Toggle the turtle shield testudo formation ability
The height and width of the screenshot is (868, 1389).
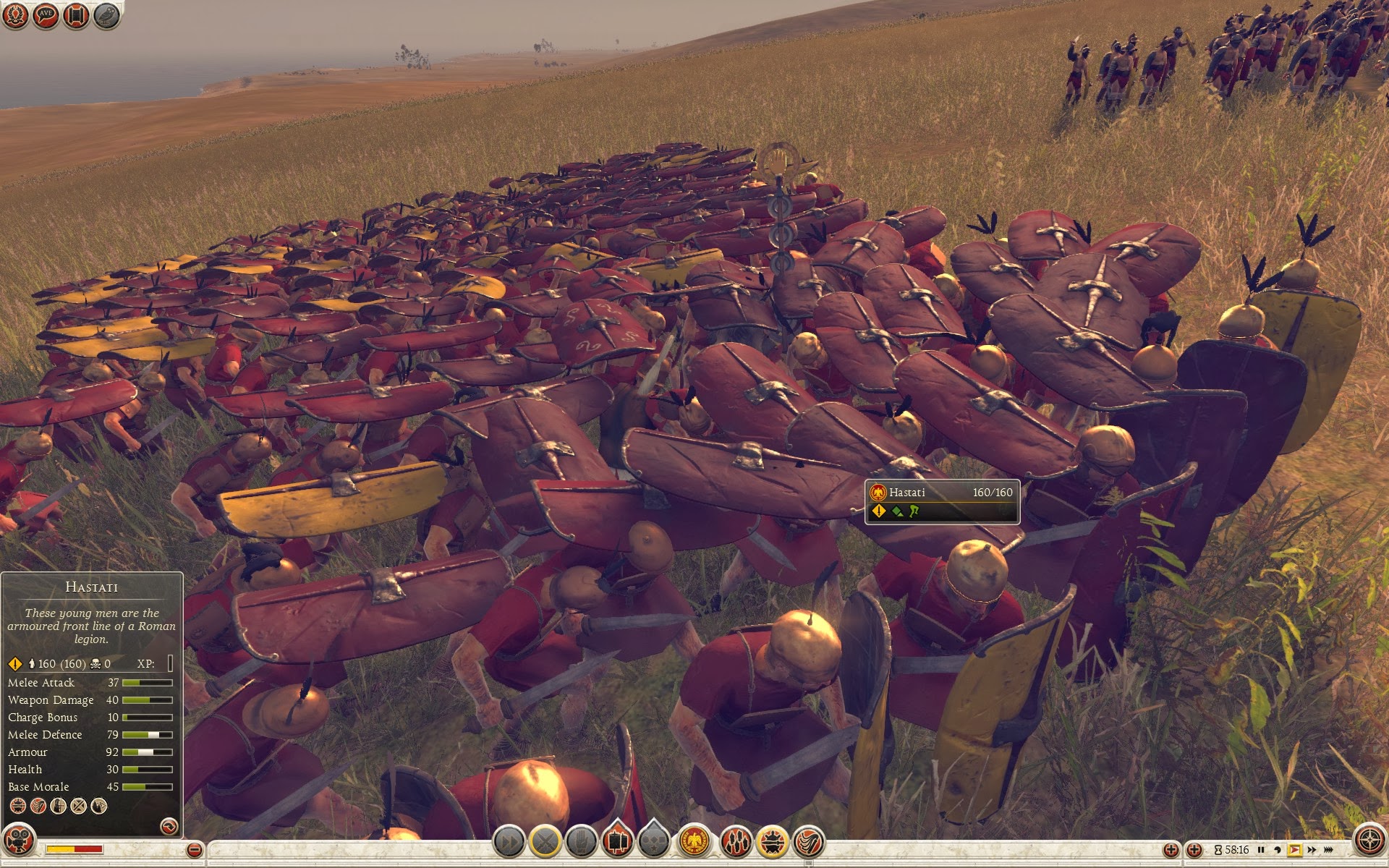tap(773, 842)
